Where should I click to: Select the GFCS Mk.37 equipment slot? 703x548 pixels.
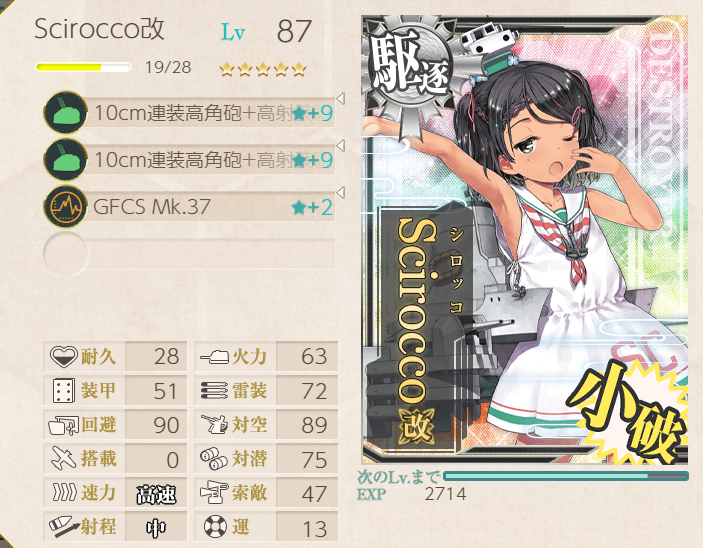[x=190, y=208]
